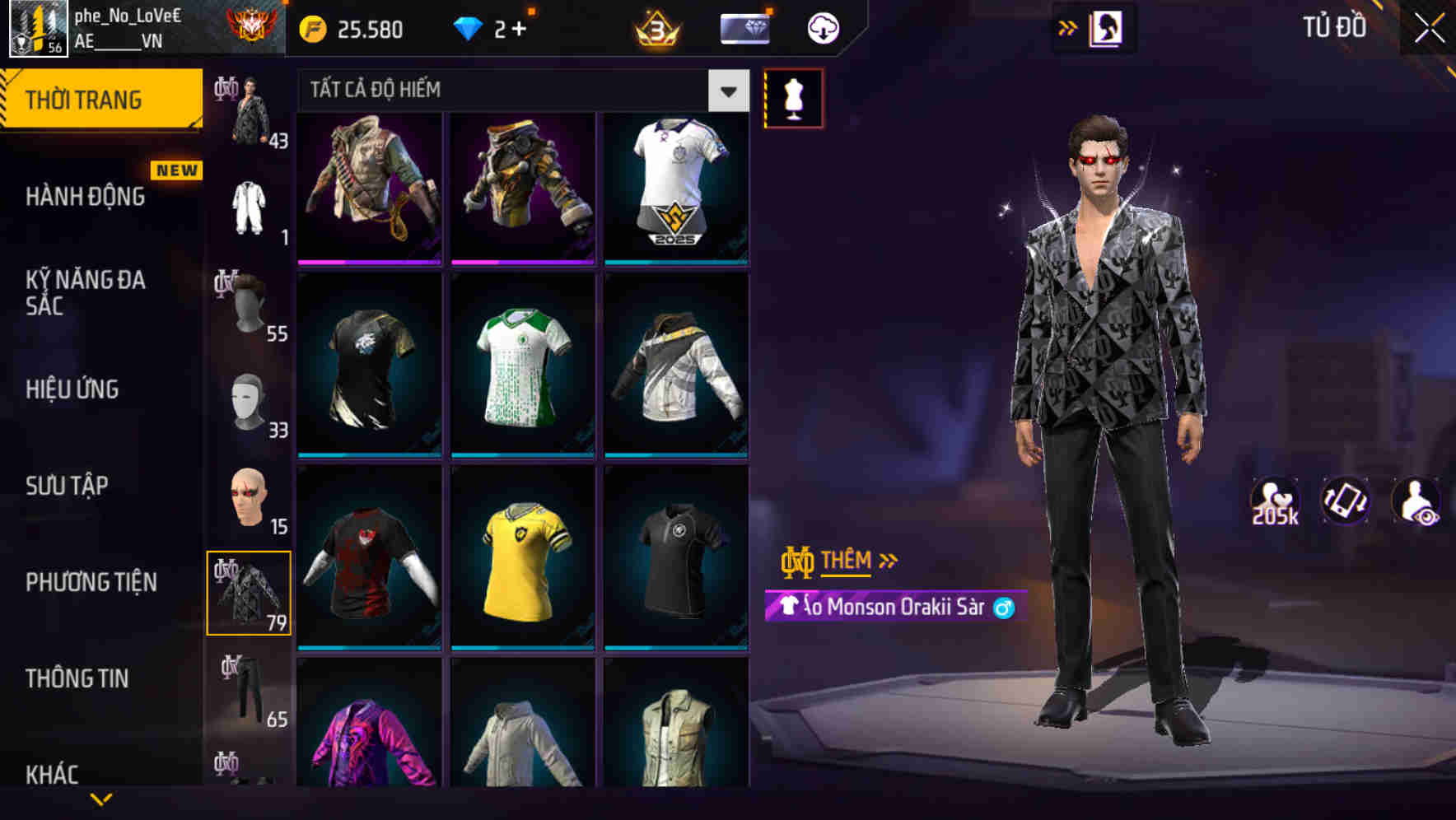Click the cloud download icon in top bar
The image size is (1456, 820).
(x=822, y=27)
